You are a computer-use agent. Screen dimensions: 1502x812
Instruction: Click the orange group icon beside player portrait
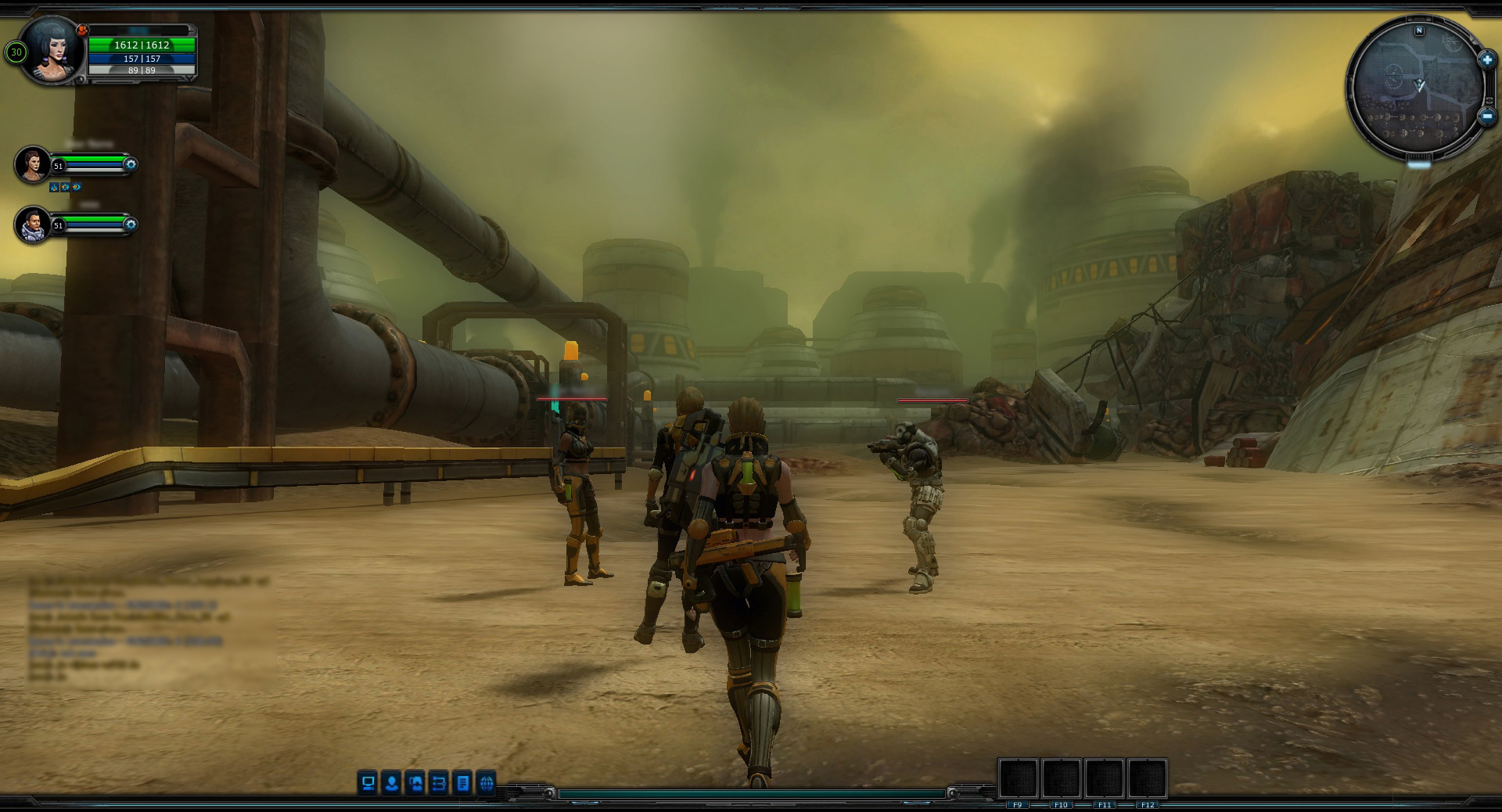pyautogui.click(x=82, y=30)
